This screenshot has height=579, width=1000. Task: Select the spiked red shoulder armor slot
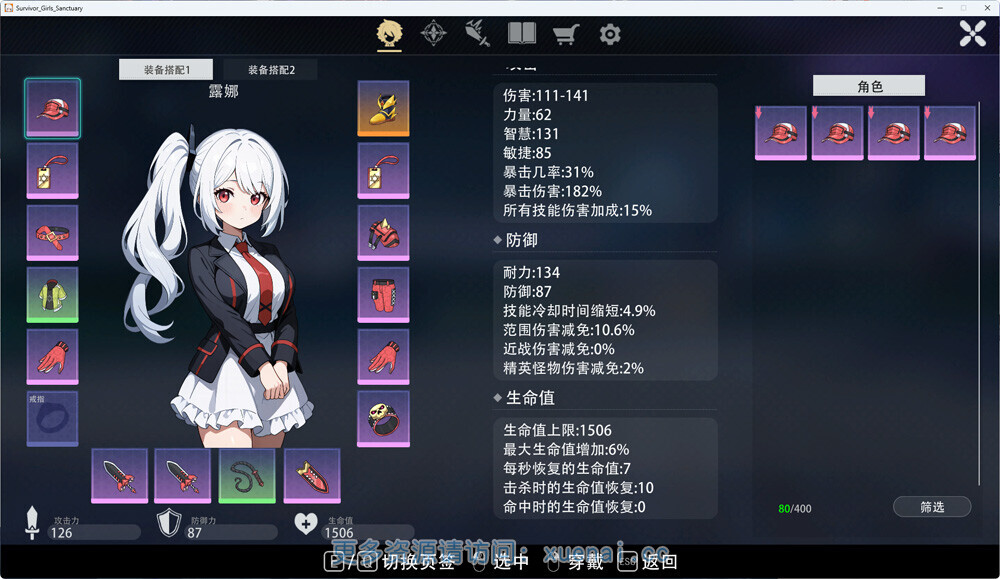click(383, 233)
